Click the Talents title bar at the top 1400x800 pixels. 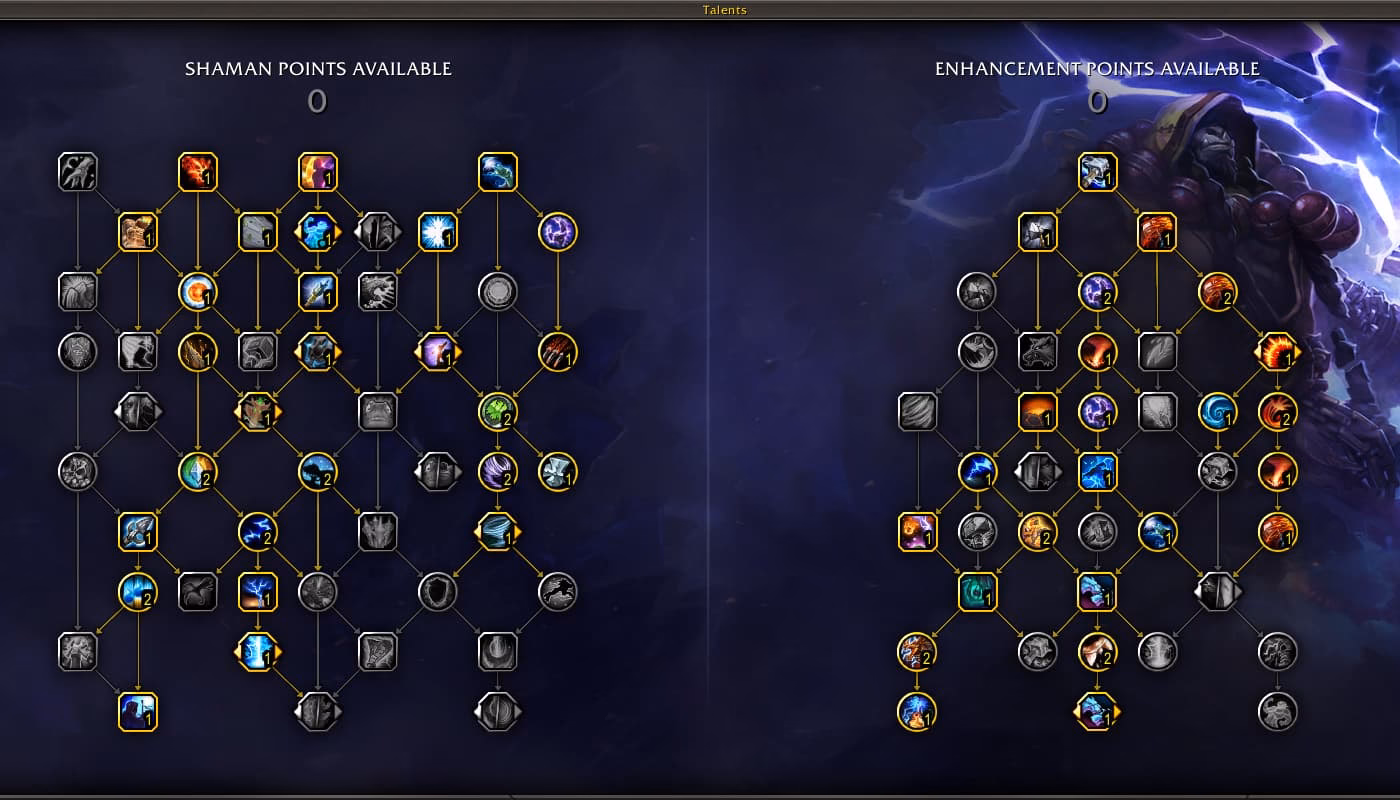[722, 9]
